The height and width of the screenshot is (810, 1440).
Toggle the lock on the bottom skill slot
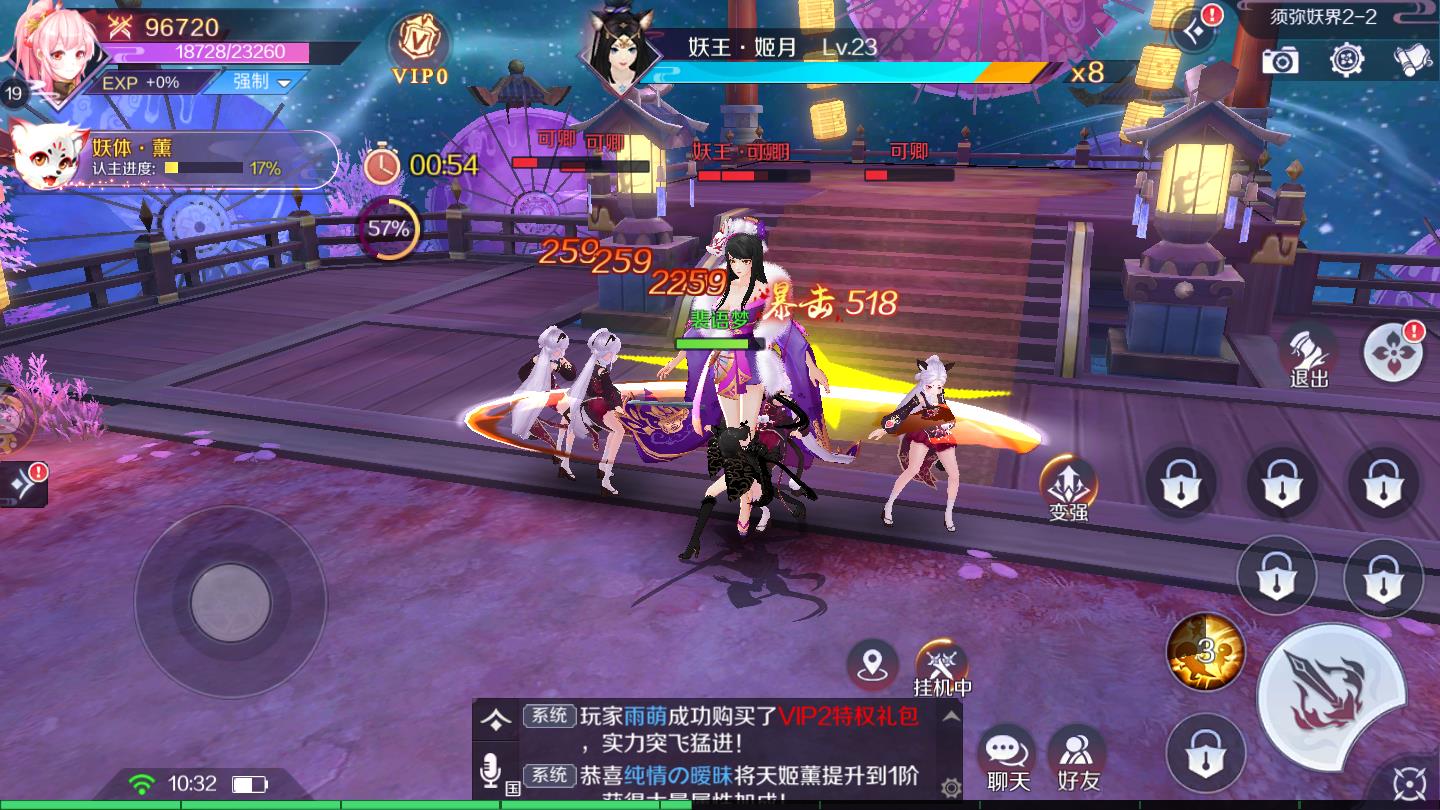(1205, 755)
